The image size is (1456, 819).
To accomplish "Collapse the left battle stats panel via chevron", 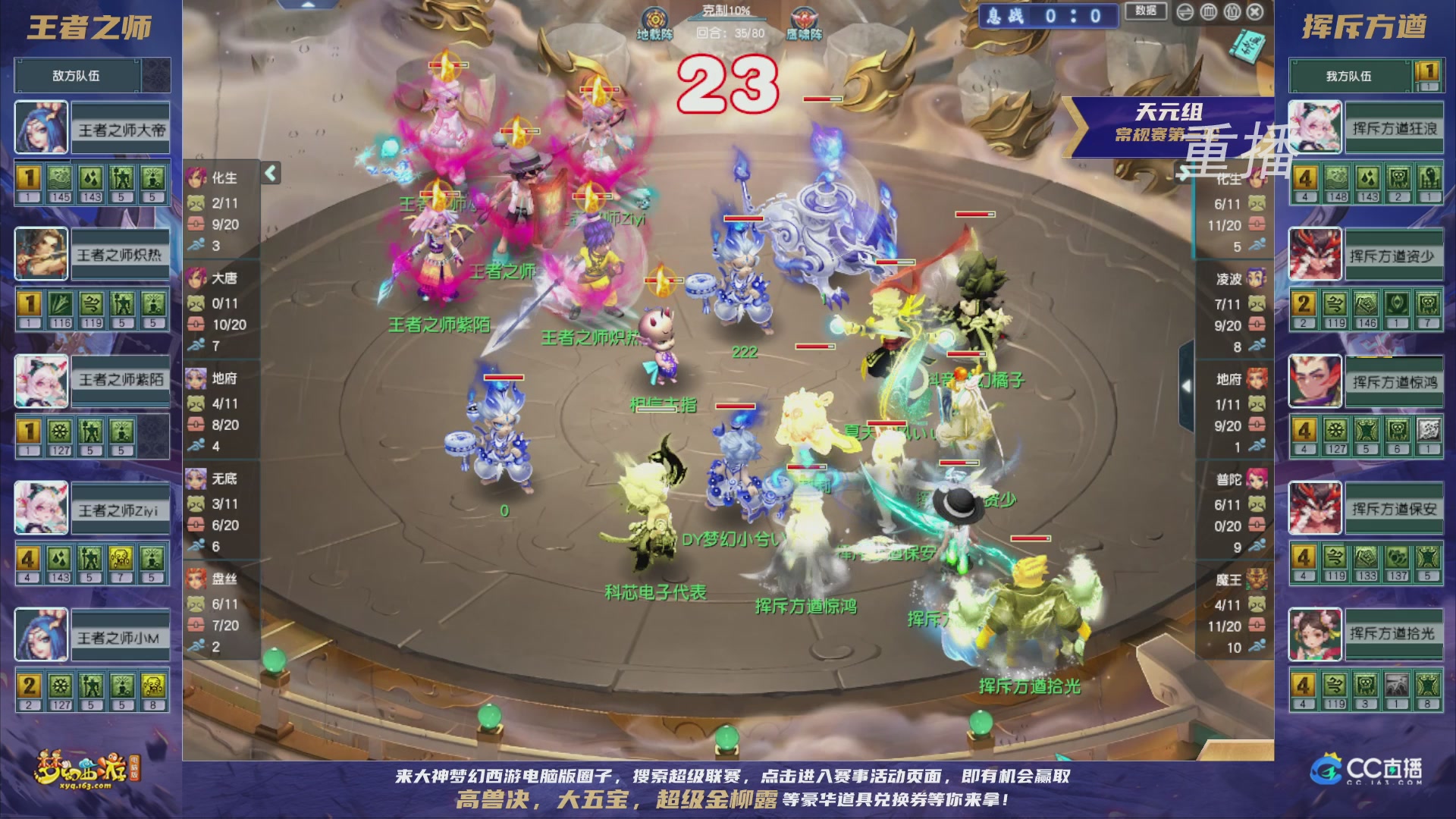I will pyautogui.click(x=269, y=173).
